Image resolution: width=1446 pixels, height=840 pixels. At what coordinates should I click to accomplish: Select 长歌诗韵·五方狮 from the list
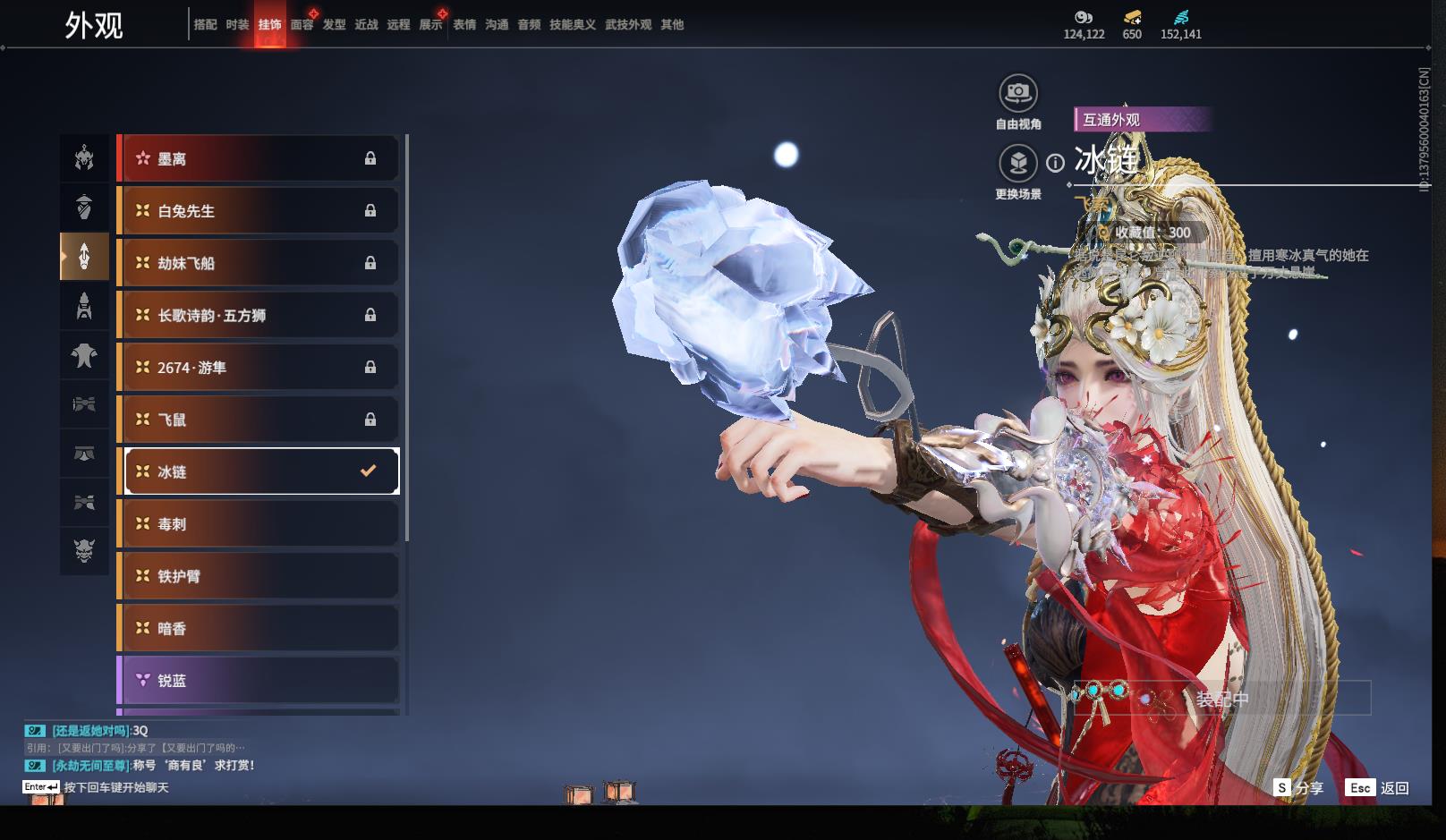[259, 315]
